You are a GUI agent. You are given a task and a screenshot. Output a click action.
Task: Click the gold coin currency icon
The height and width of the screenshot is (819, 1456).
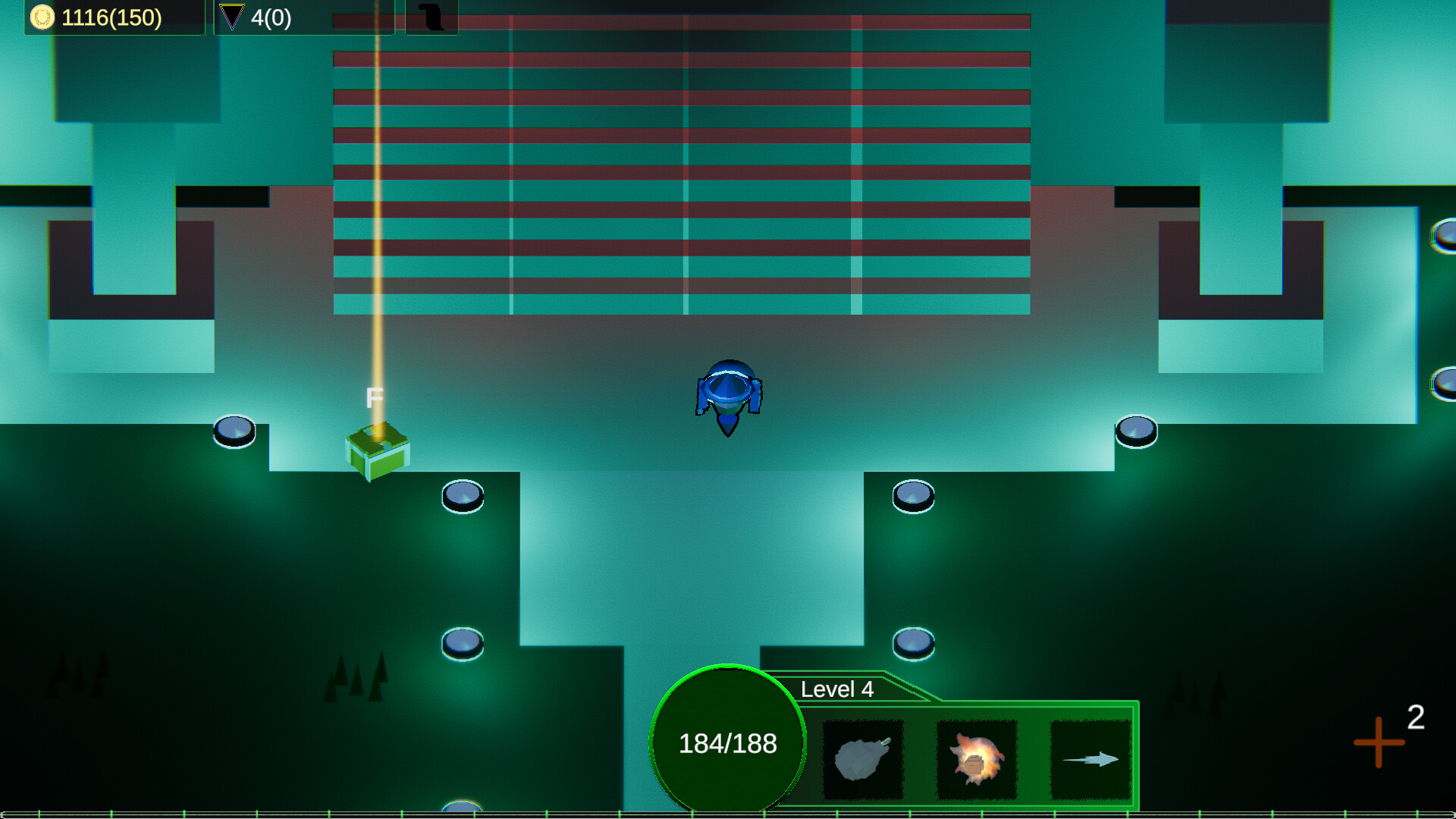[42, 17]
